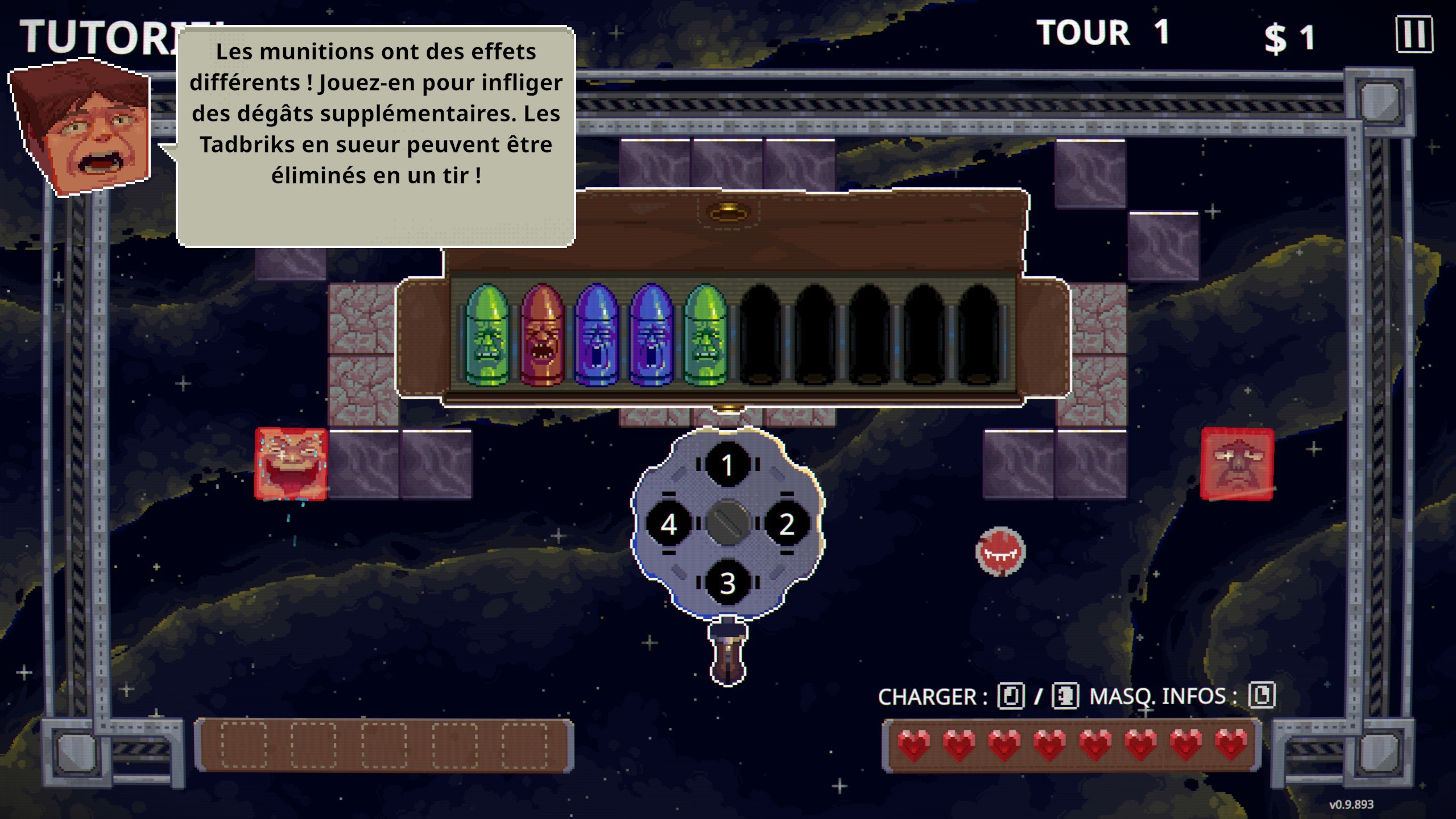Select revolver chamber 2
1456x819 pixels.
[787, 524]
